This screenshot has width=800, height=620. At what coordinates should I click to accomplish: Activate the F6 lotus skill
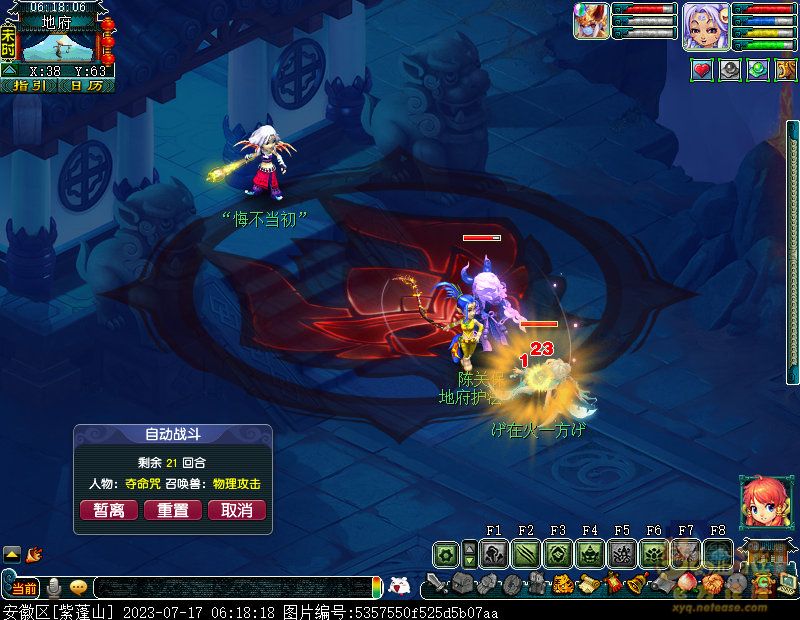click(x=654, y=554)
